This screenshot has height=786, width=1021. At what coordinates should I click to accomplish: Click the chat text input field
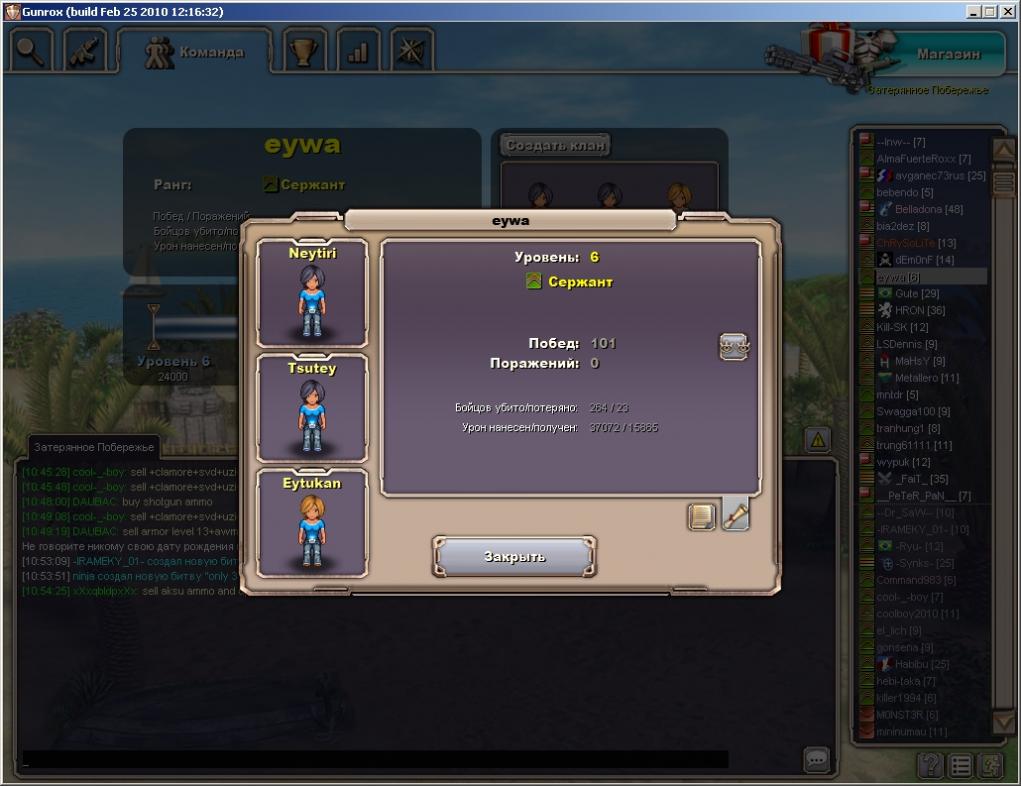pyautogui.click(x=375, y=760)
